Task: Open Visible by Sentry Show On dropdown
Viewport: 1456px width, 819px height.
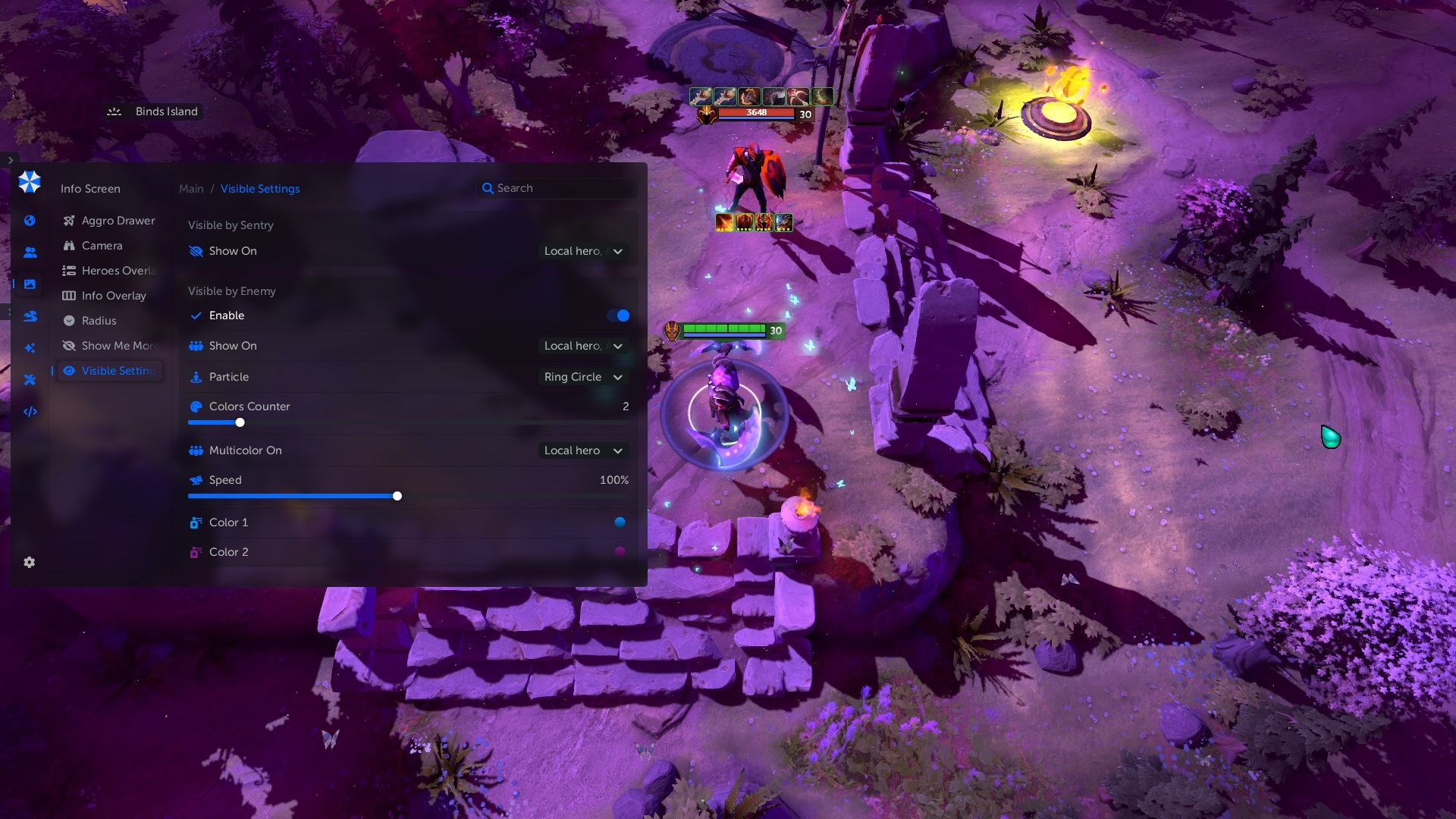Action: coord(582,251)
